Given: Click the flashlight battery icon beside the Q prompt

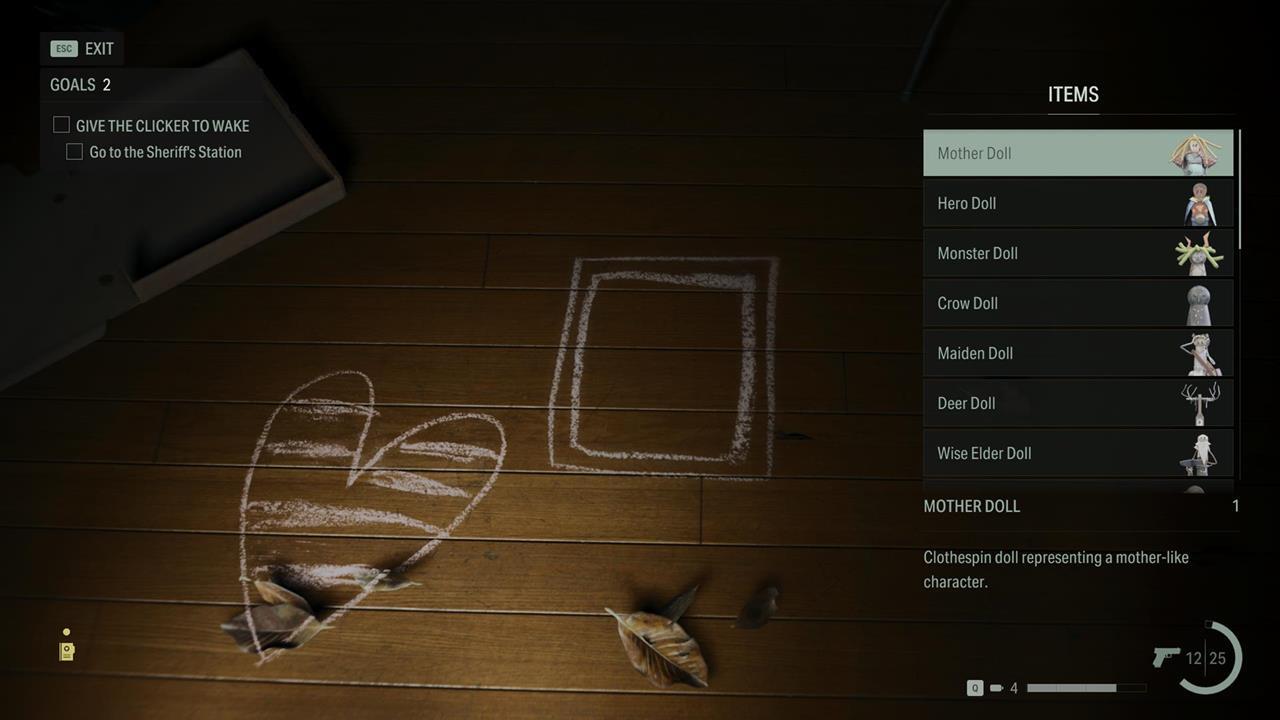Looking at the screenshot, I should 997,688.
